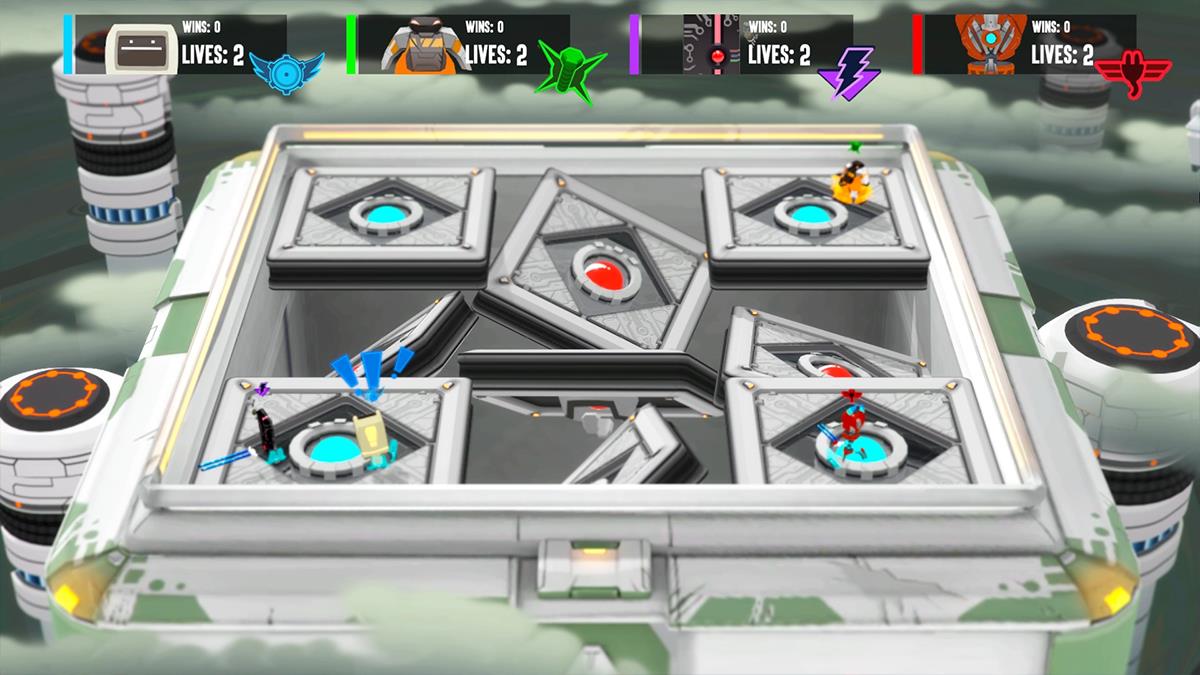Image resolution: width=1200 pixels, height=675 pixels.
Task: Select the circuit board robot portrait
Action: tap(711, 45)
